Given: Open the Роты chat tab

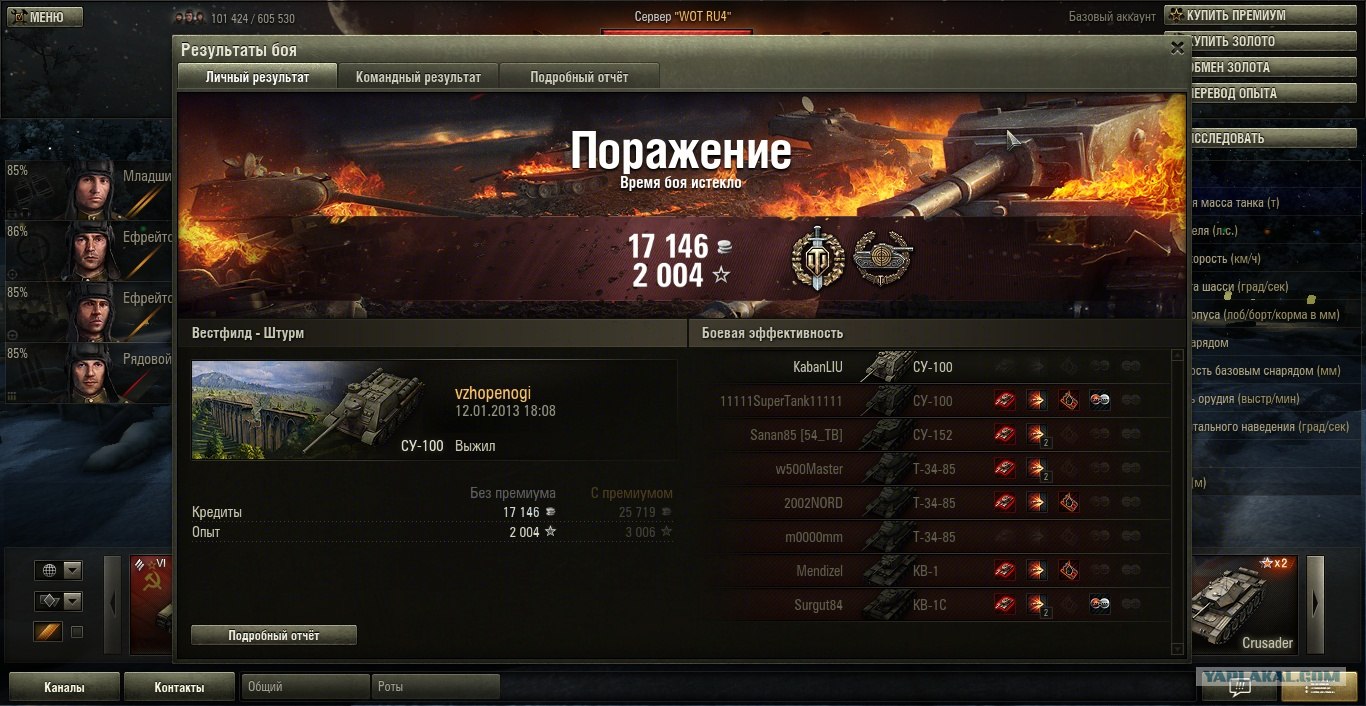Looking at the screenshot, I should (x=436, y=687).
